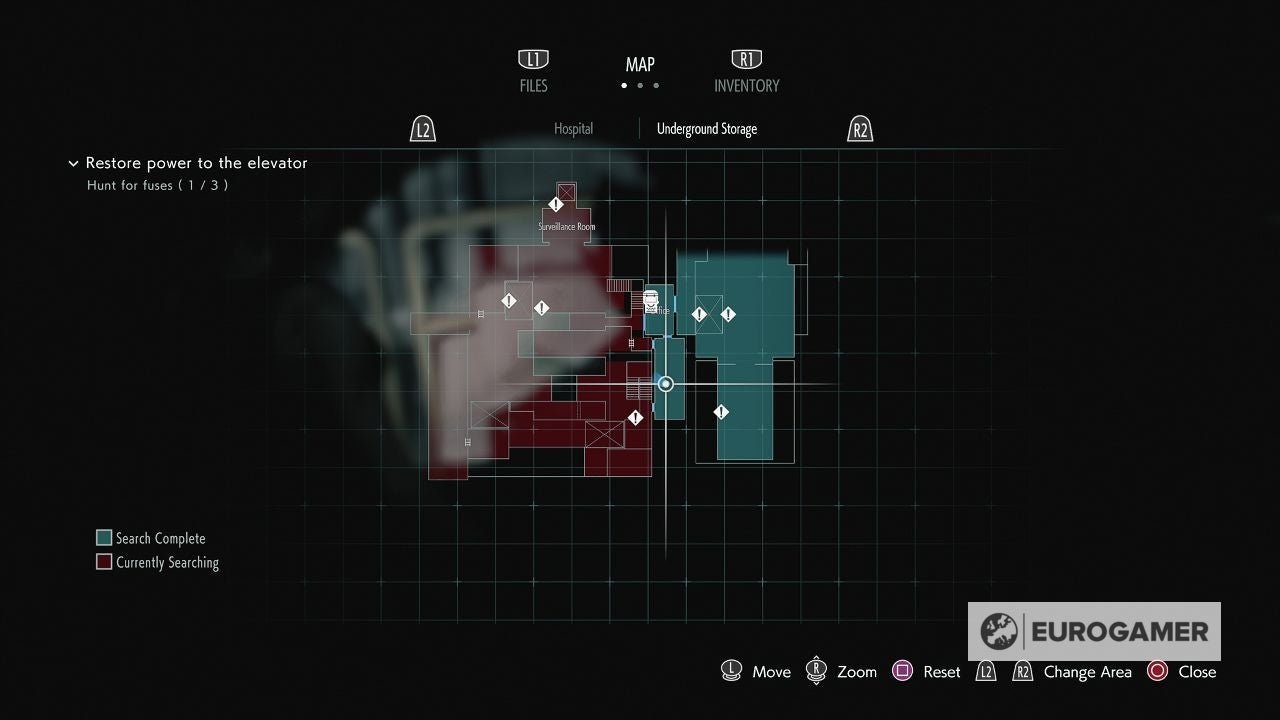
Task: Click the Square button Reset icon
Action: pyautogui.click(x=902, y=670)
